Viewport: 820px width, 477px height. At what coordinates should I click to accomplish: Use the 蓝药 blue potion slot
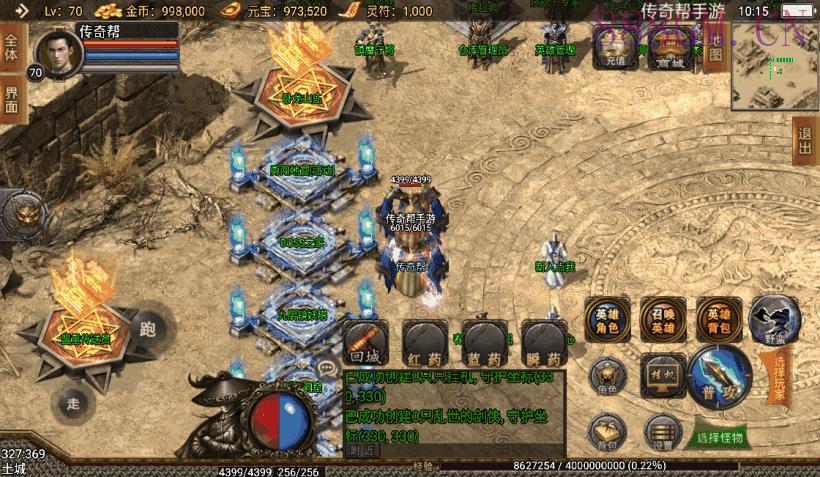[x=483, y=342]
